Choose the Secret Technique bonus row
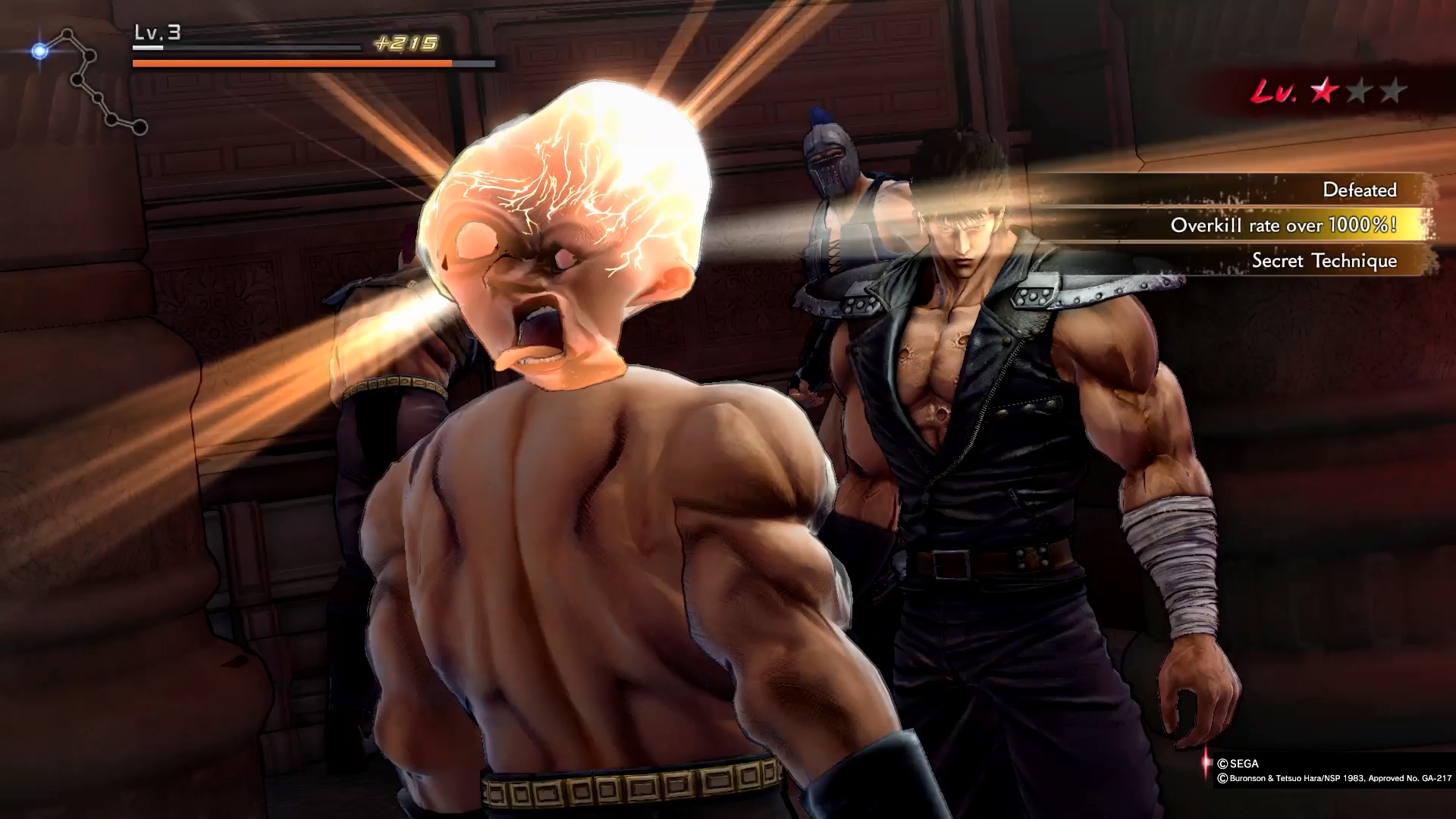 coord(1323,261)
